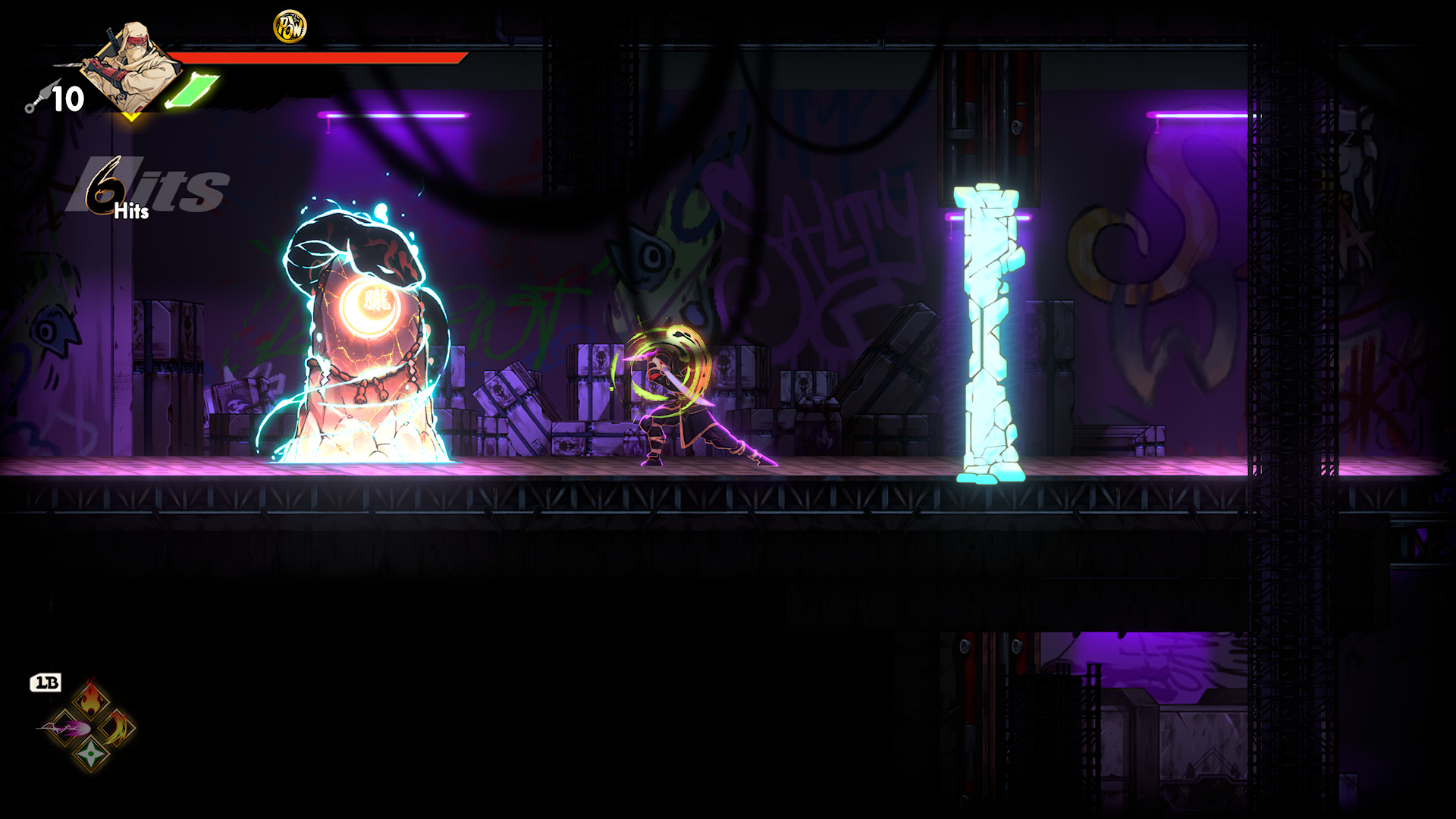The height and width of the screenshot is (819, 1456).
Task: Click the gold POW coin icon
Action: [289, 27]
